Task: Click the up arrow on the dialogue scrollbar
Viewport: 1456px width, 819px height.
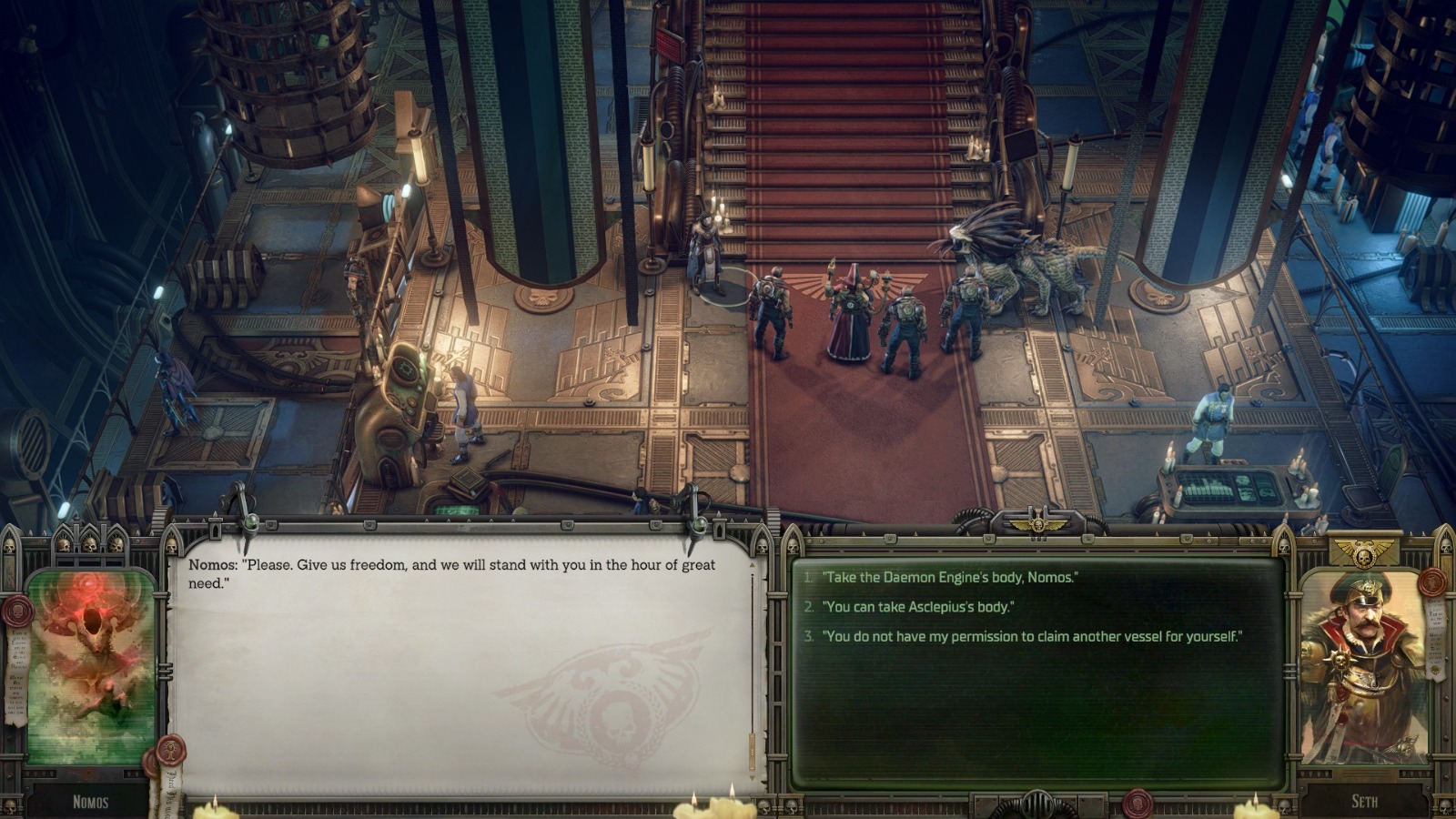Action: [x=752, y=565]
